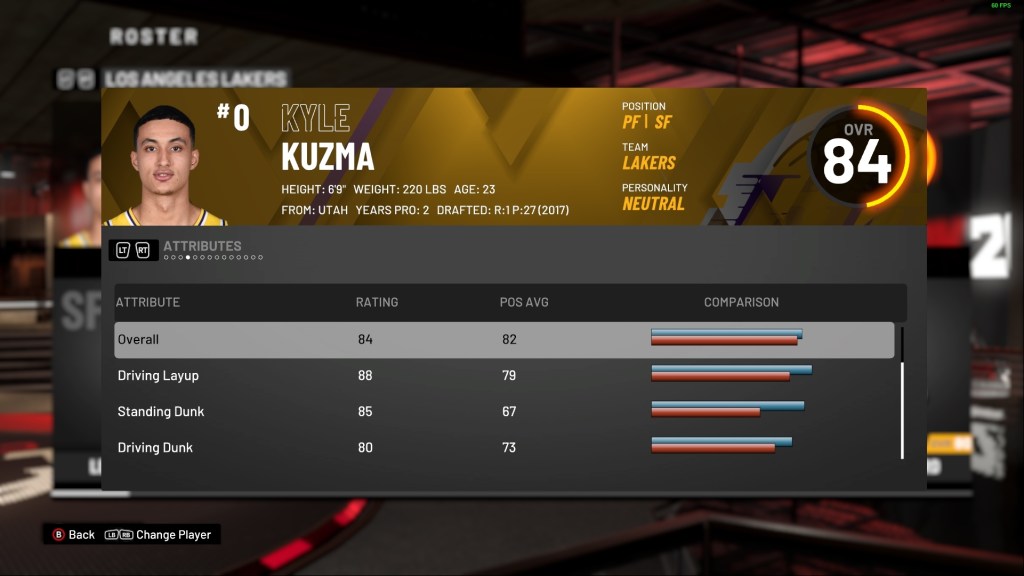Image resolution: width=1024 pixels, height=576 pixels.
Task: Click the Back button
Action: [73, 535]
